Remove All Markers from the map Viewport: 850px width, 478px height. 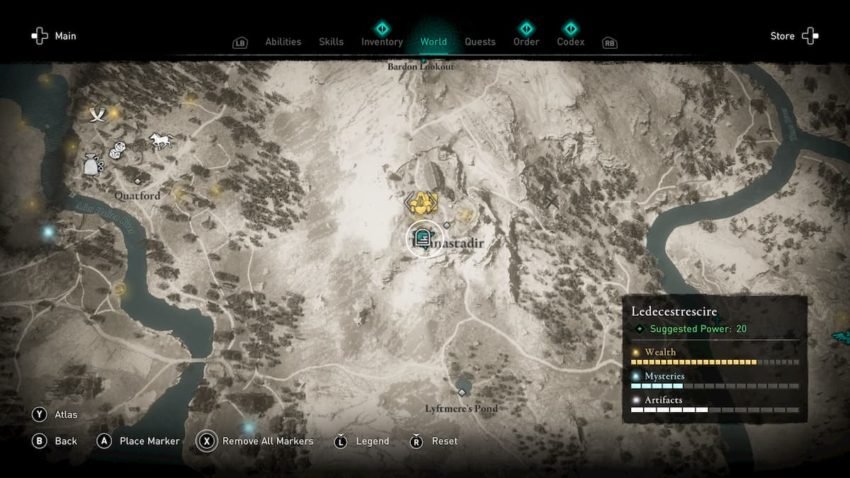(256, 441)
